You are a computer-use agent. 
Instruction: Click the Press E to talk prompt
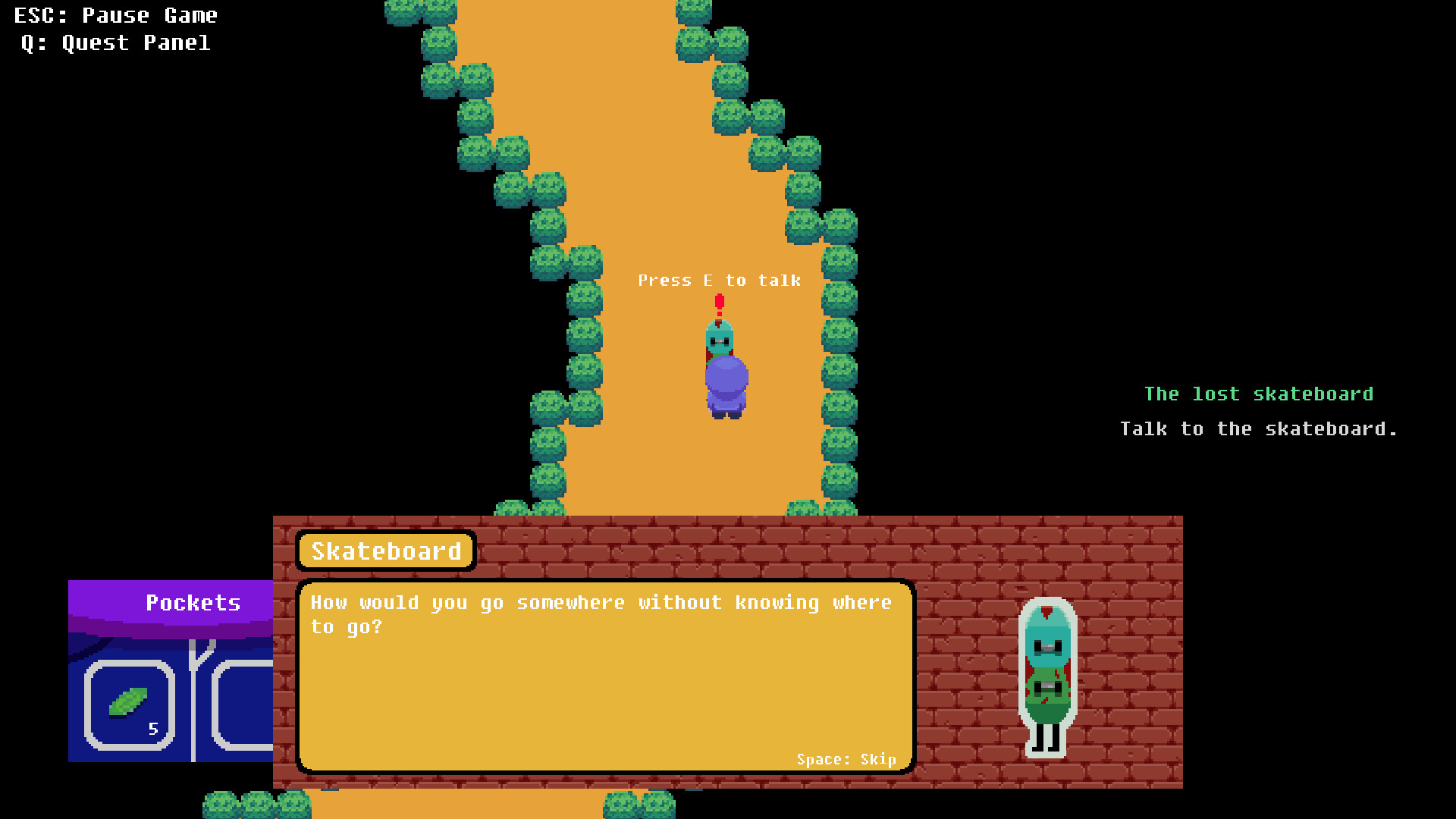[x=719, y=280]
